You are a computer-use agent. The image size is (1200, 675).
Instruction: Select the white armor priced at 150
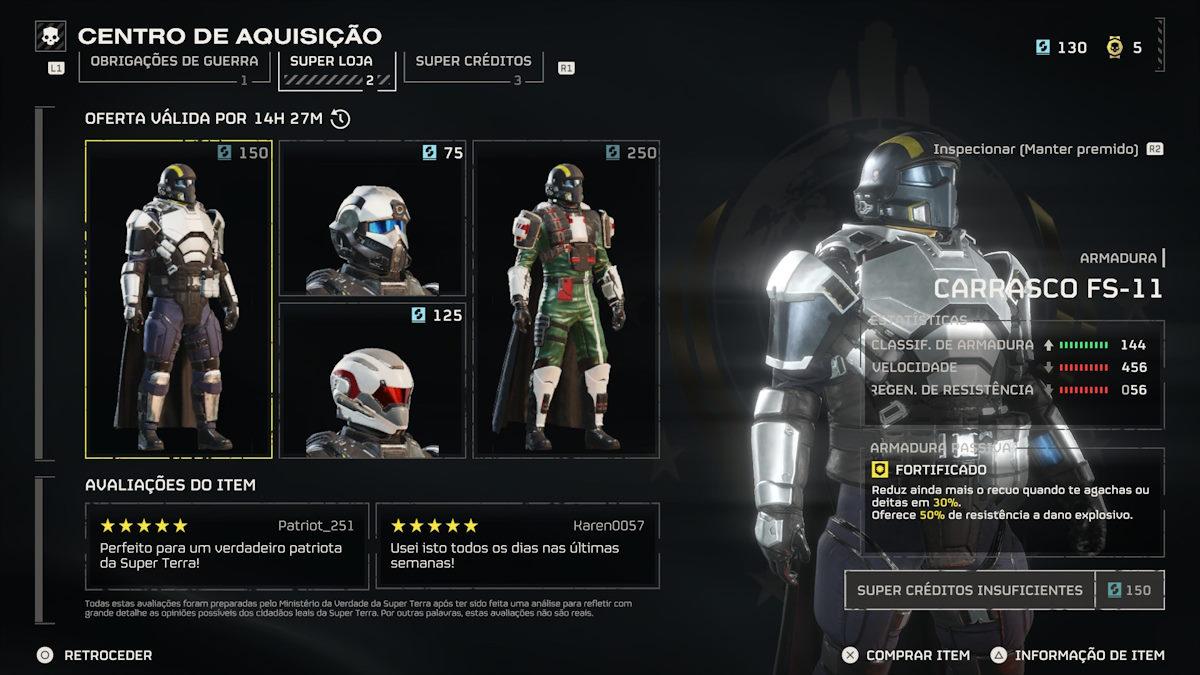(179, 299)
